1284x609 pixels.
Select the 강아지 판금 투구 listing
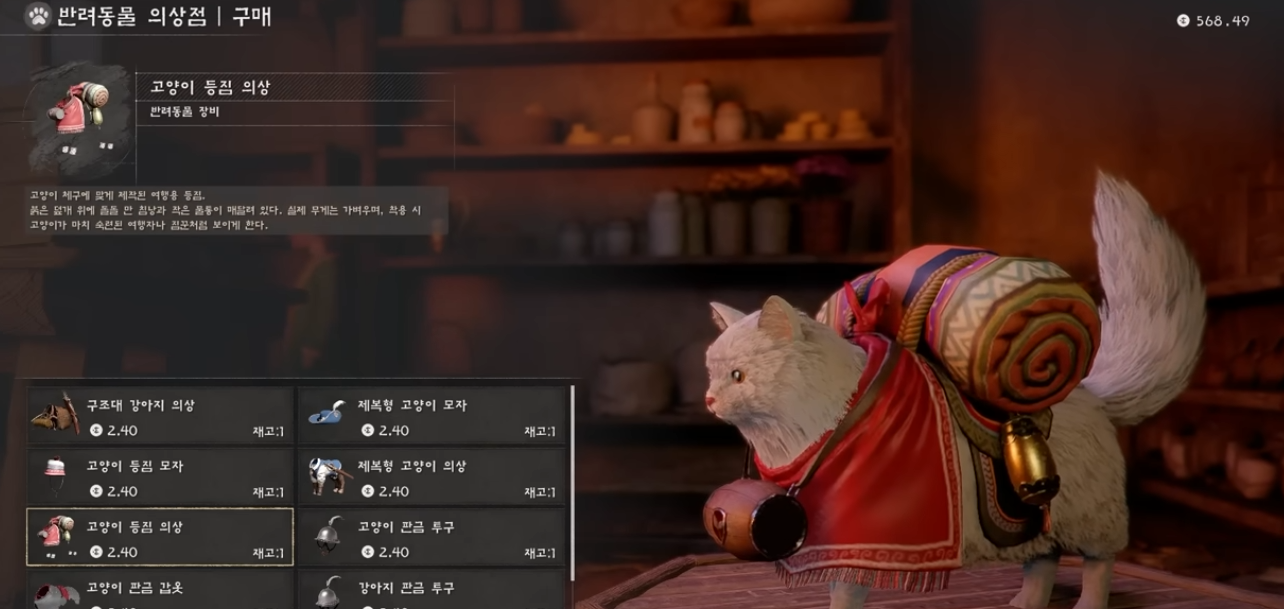pos(432,591)
